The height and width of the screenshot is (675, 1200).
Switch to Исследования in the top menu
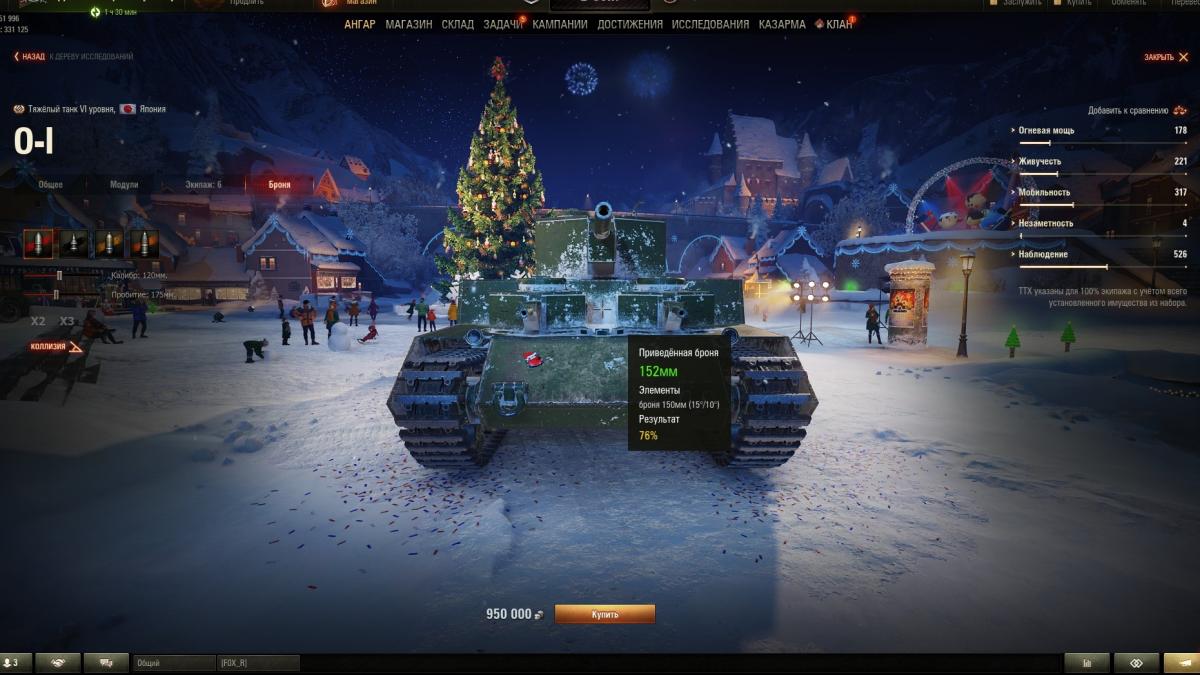pos(710,24)
